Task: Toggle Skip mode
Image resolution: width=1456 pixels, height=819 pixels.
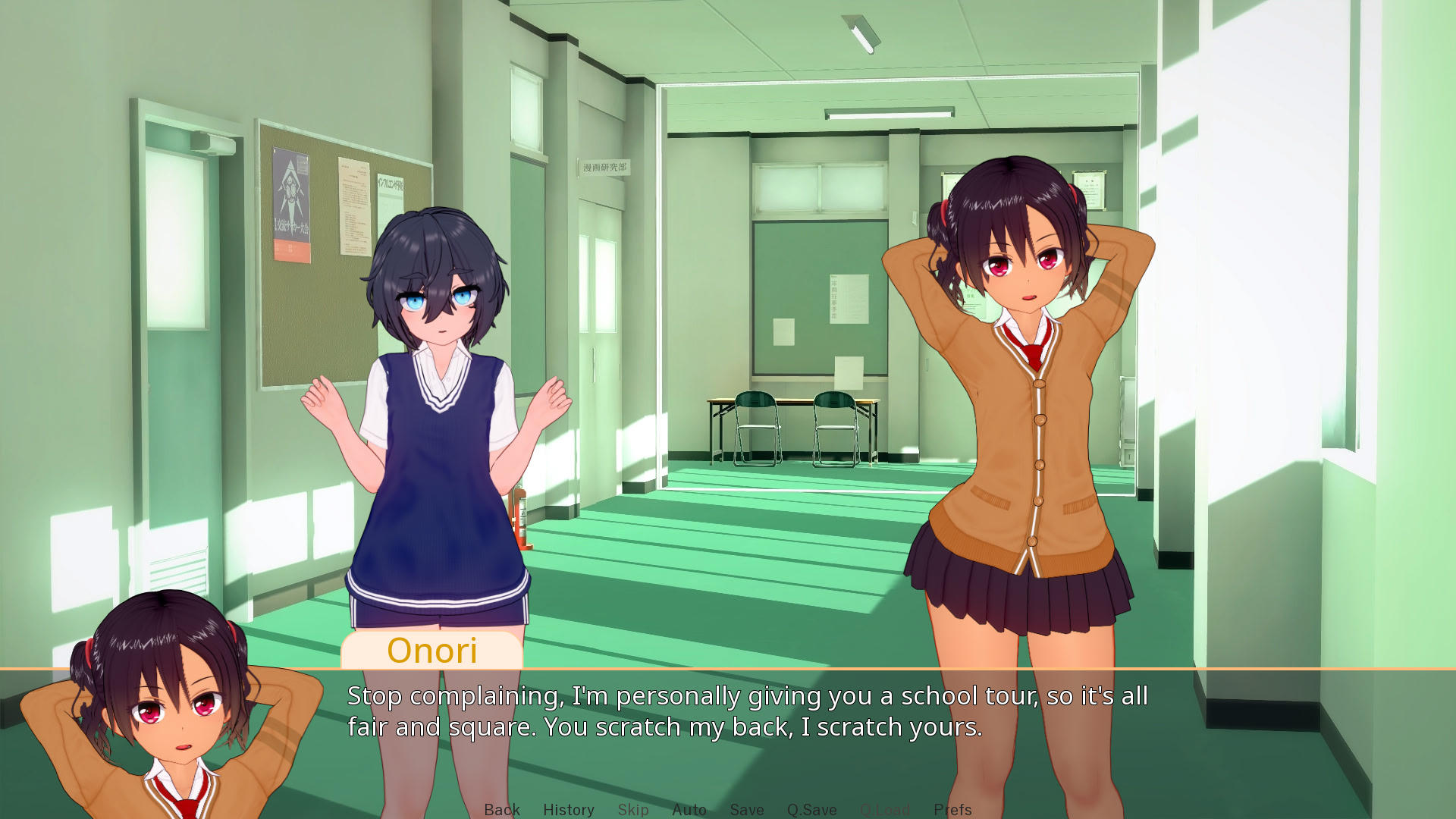Action: [633, 809]
